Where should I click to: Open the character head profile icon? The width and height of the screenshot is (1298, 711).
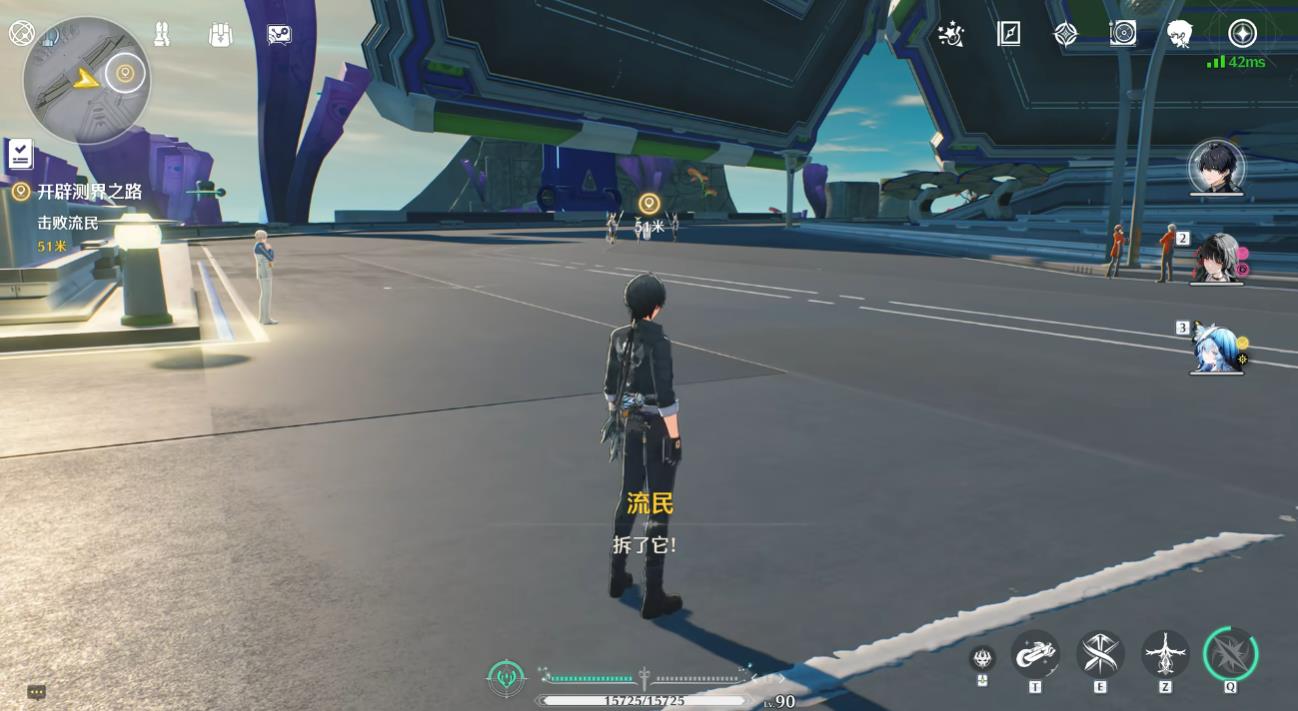(1180, 35)
